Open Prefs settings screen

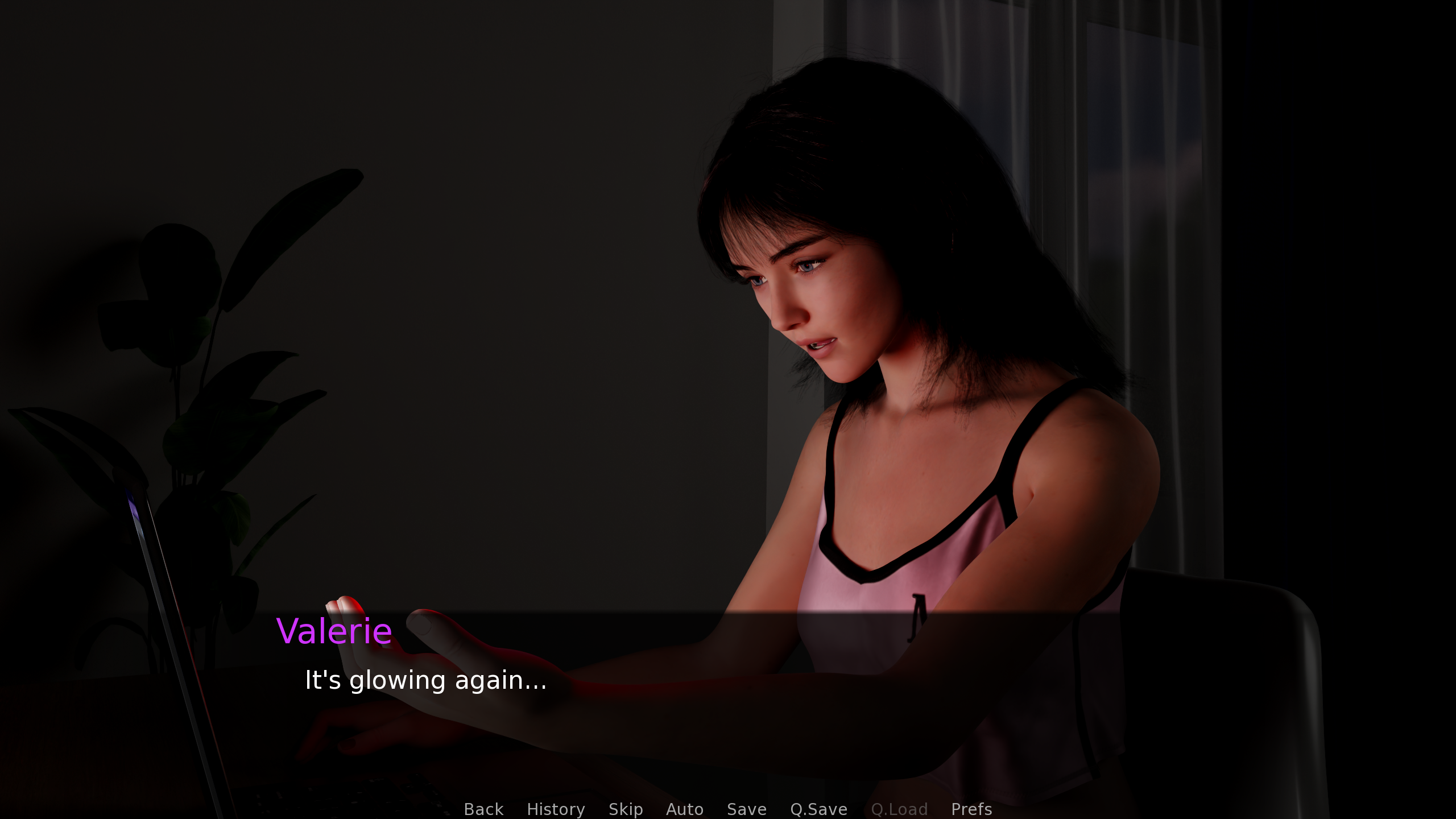971,809
